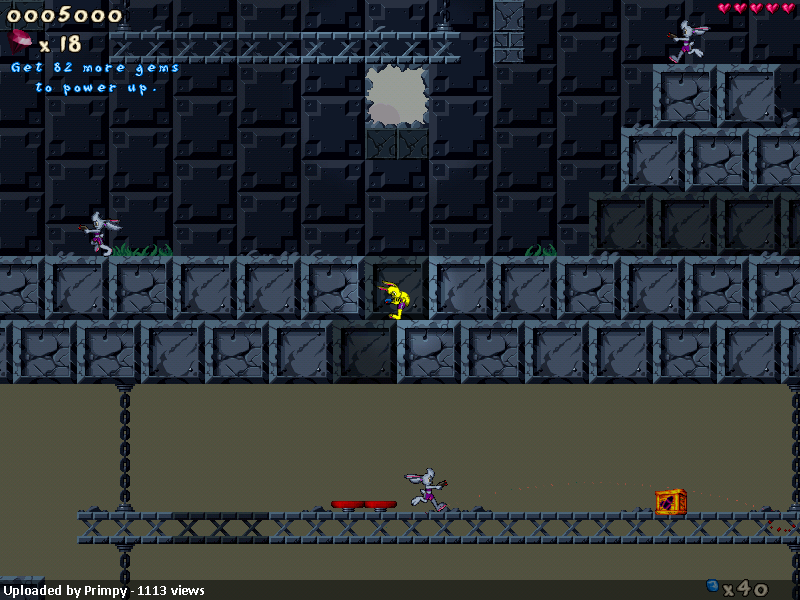Image resolution: width=800 pixels, height=600 pixels.
Task: Select the blue blaster ammo icon
Action: point(712,586)
